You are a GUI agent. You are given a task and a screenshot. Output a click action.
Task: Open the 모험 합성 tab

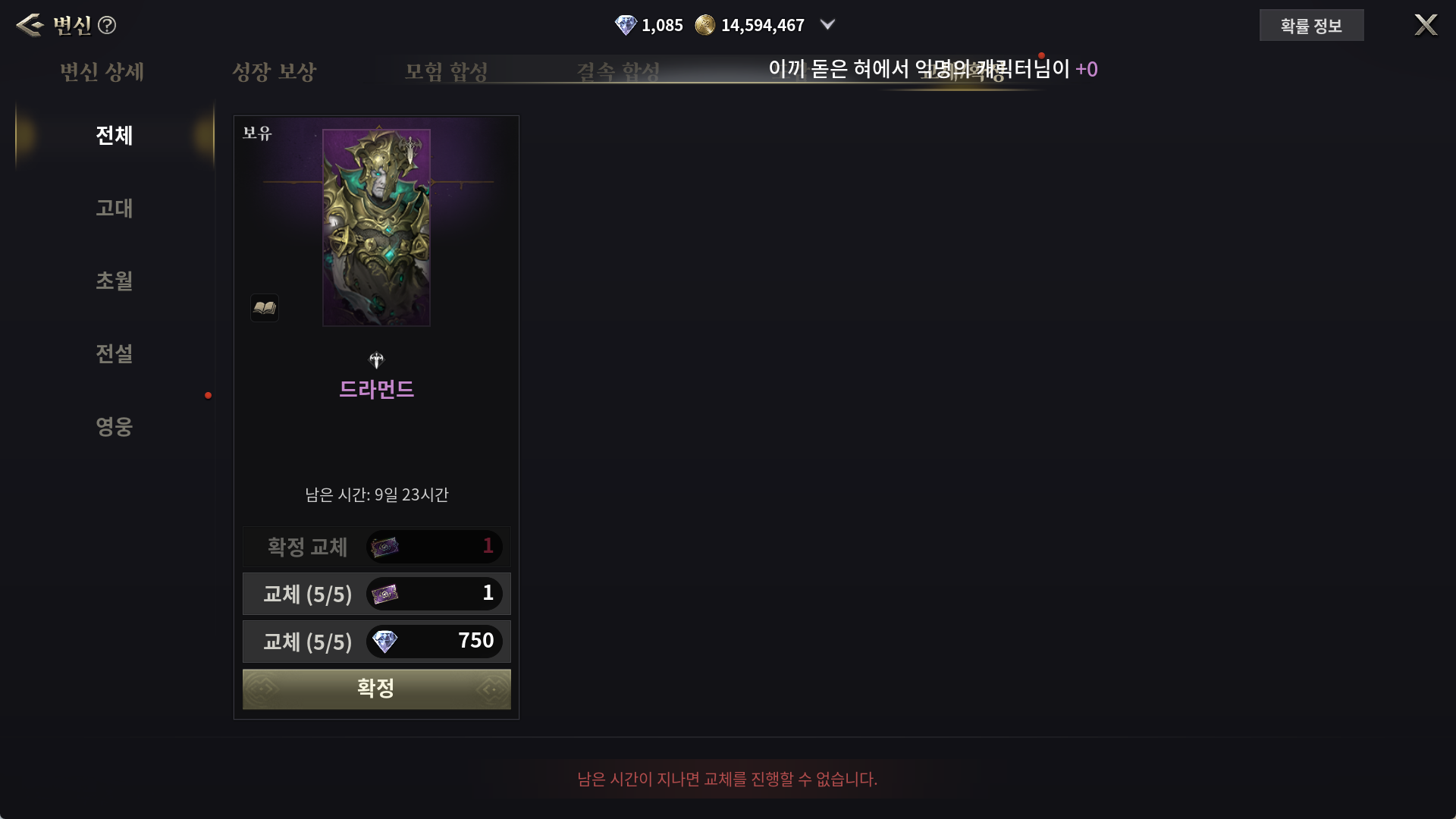(446, 72)
